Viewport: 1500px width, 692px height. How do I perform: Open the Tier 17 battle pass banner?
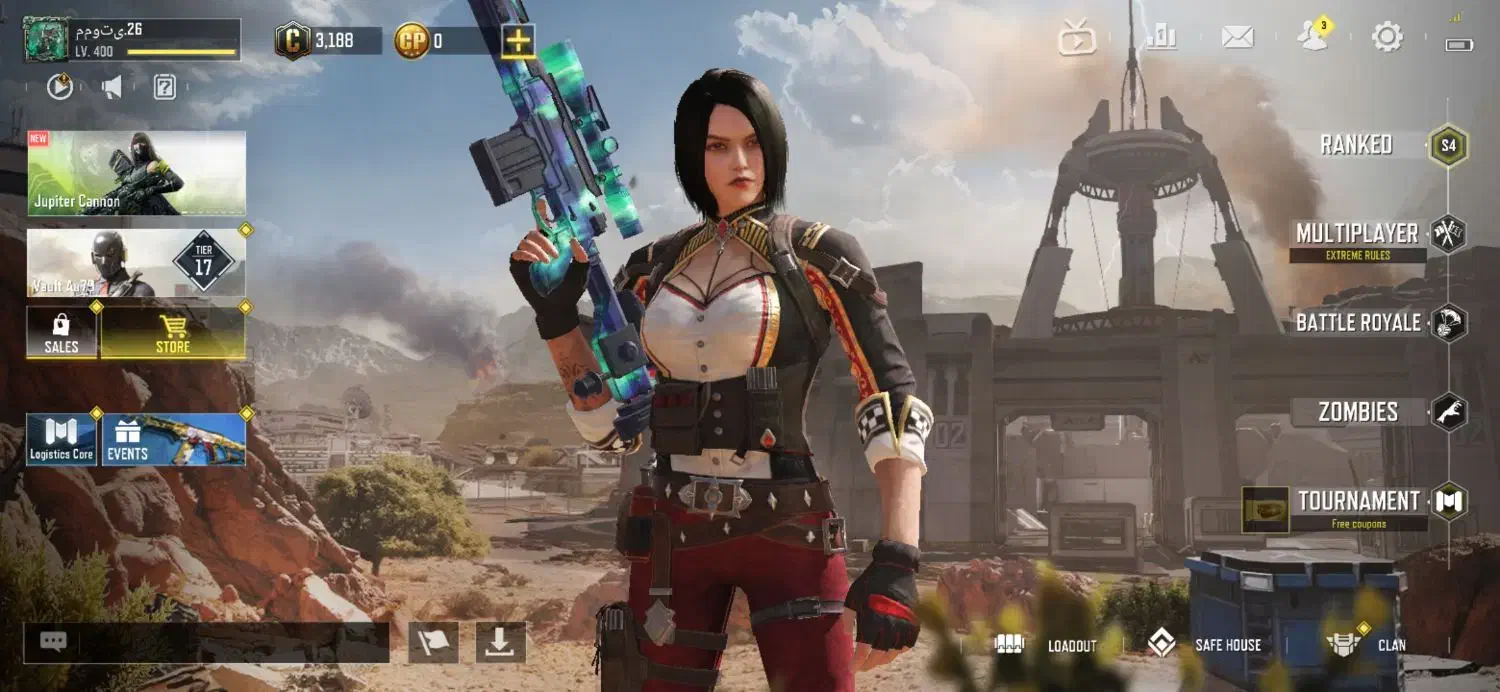(x=136, y=263)
